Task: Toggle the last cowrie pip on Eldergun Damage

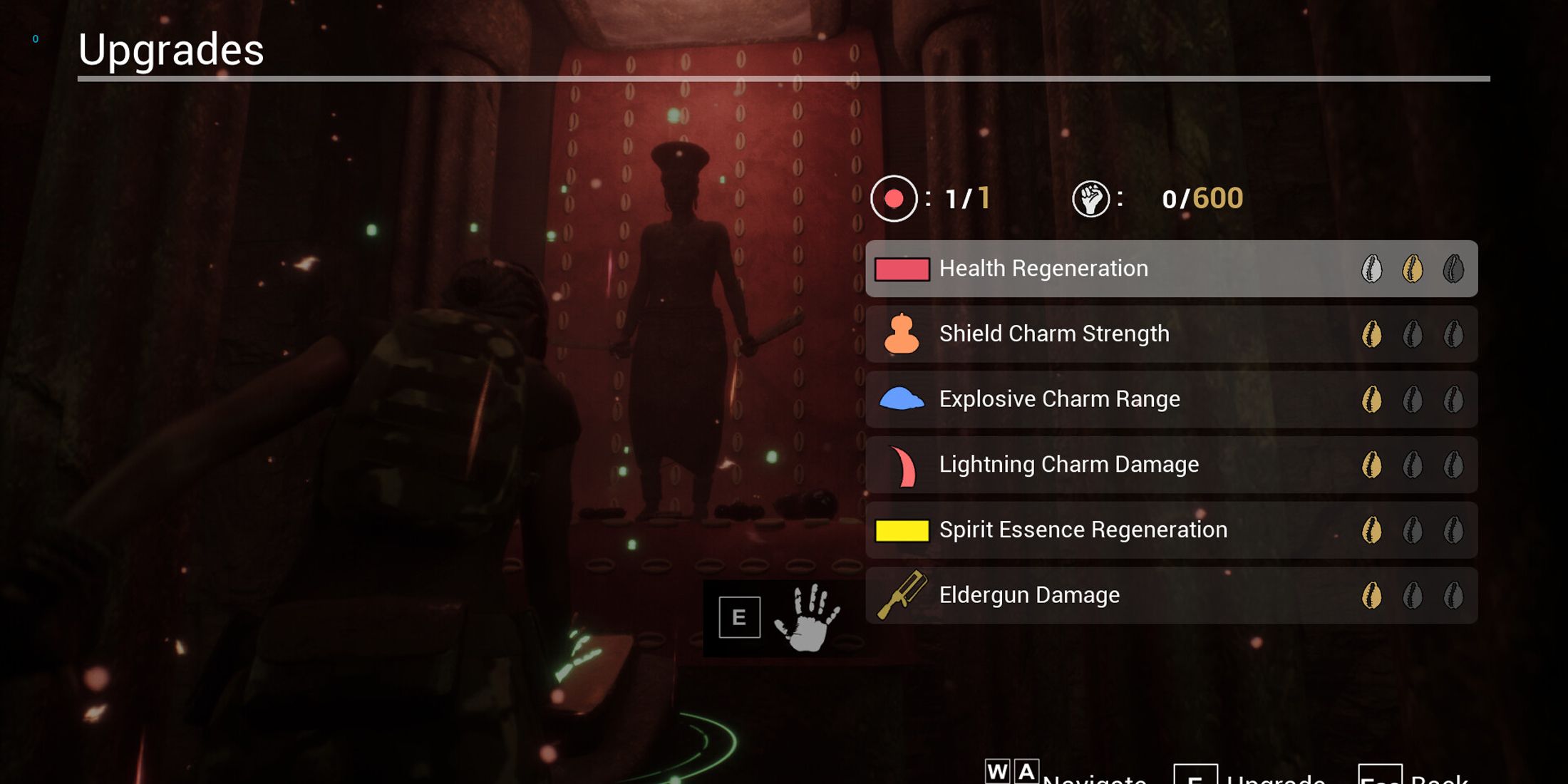Action: click(x=1454, y=595)
